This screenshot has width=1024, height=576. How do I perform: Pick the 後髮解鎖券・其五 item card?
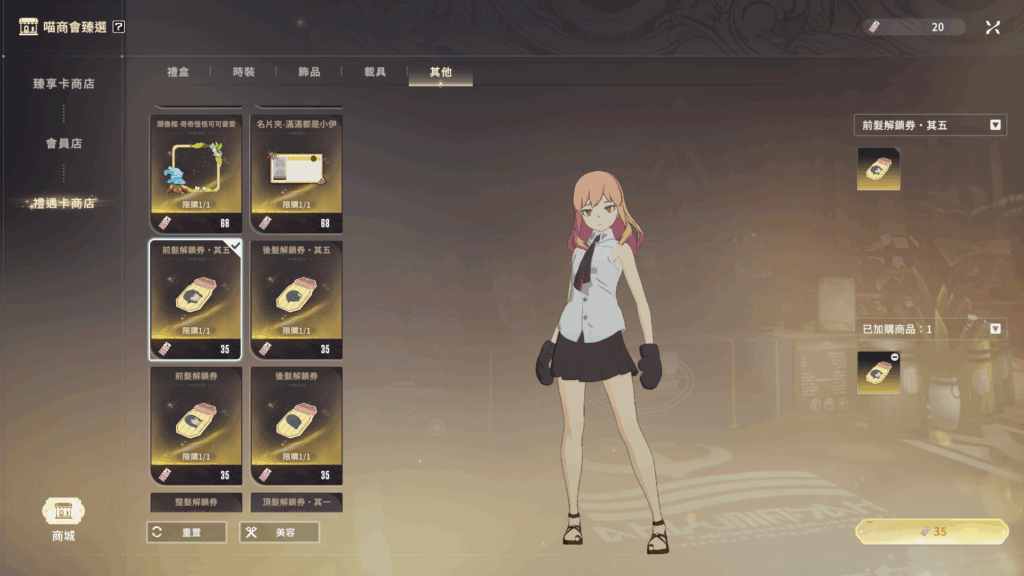(296, 299)
